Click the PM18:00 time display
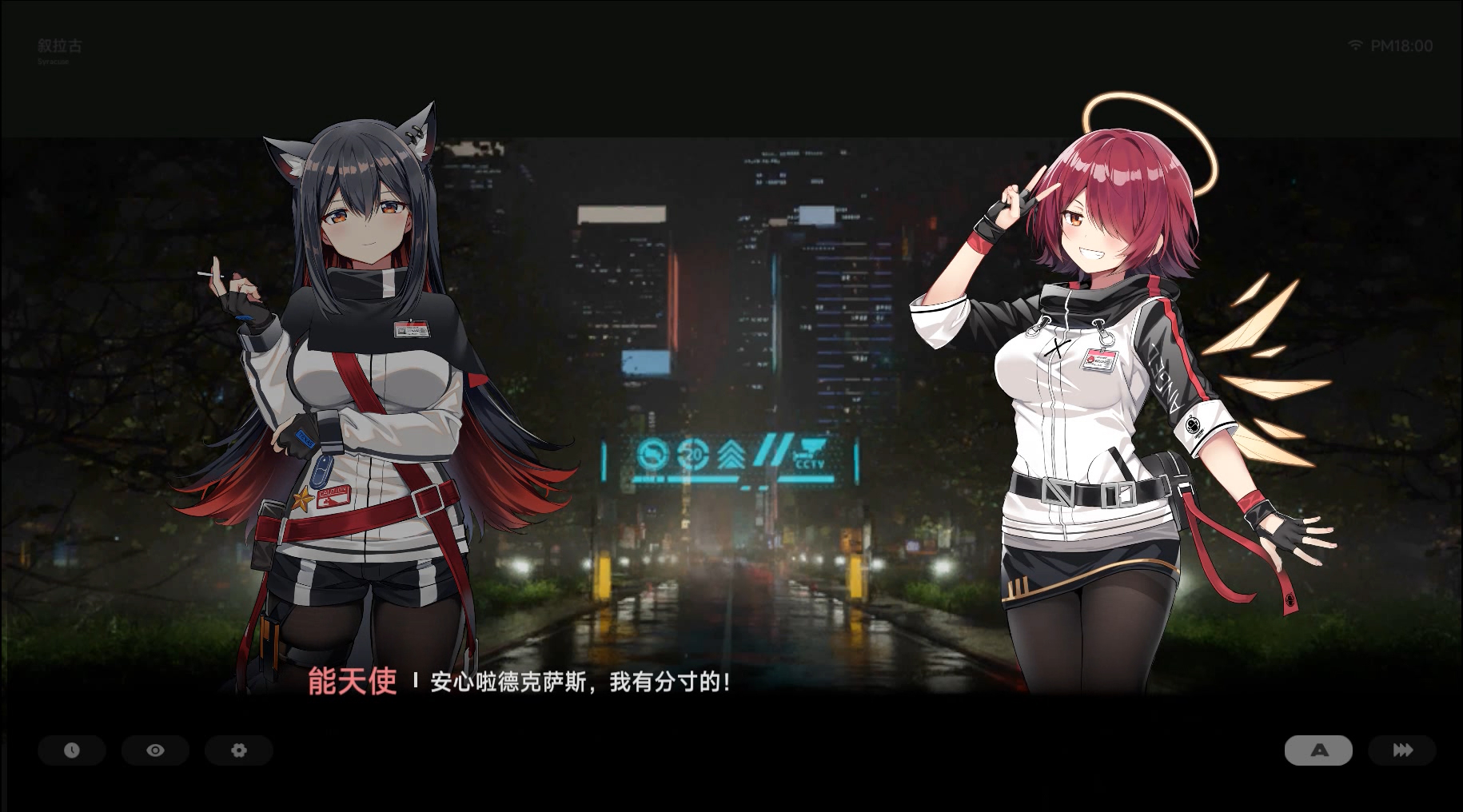 point(1401,46)
